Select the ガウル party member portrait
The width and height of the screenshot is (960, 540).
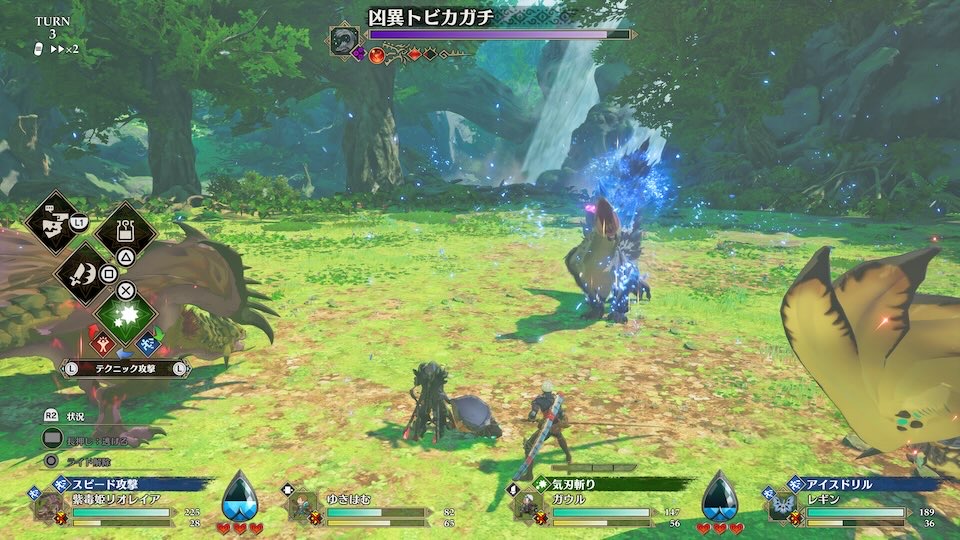[x=526, y=507]
